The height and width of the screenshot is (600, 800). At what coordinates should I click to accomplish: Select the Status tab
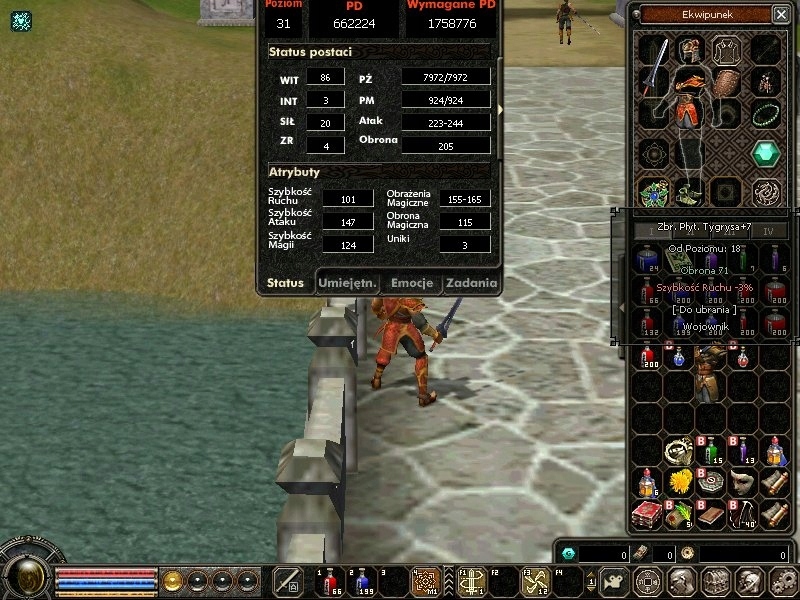(285, 283)
